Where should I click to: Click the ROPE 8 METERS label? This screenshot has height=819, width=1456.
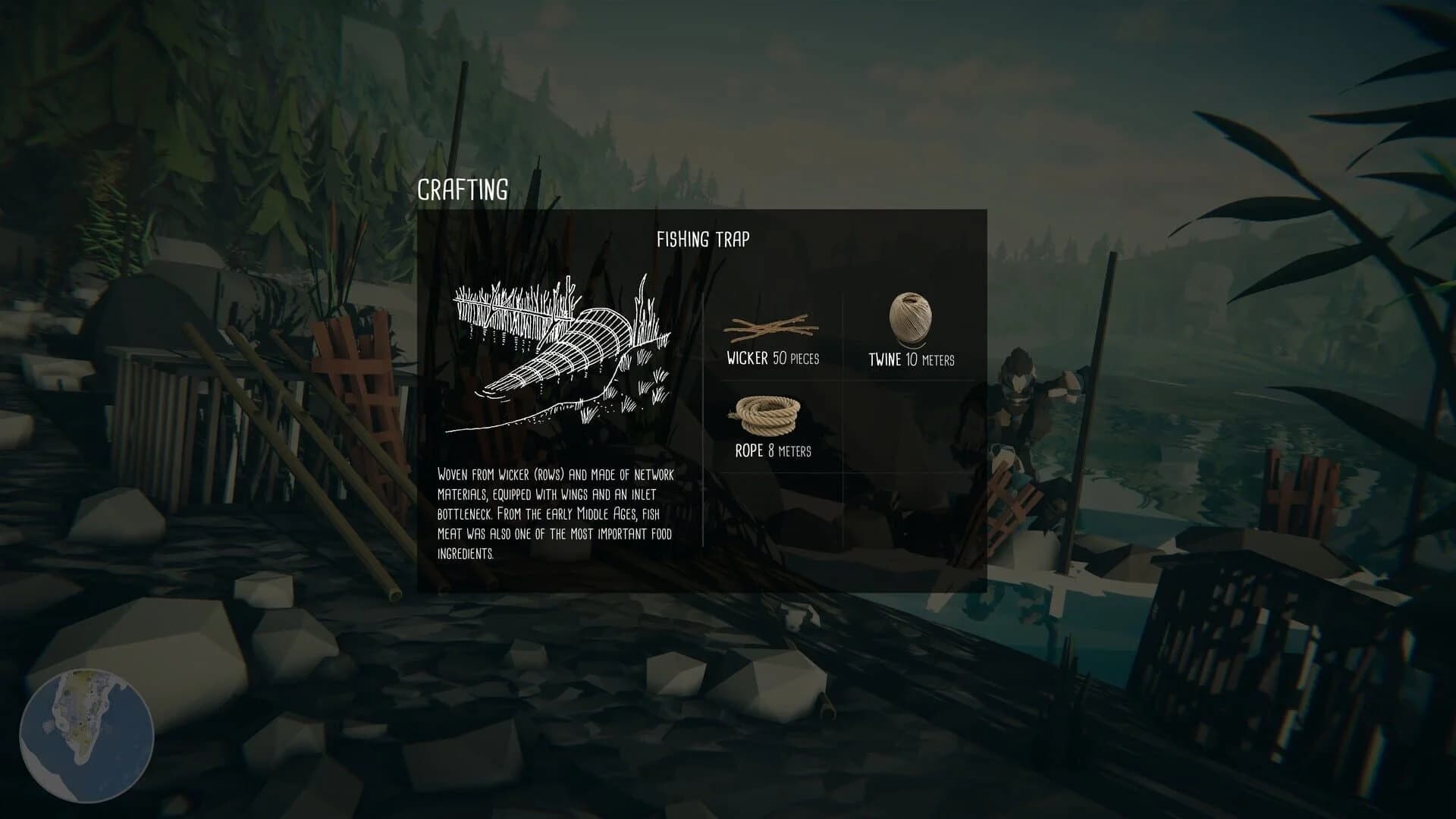pyautogui.click(x=771, y=452)
